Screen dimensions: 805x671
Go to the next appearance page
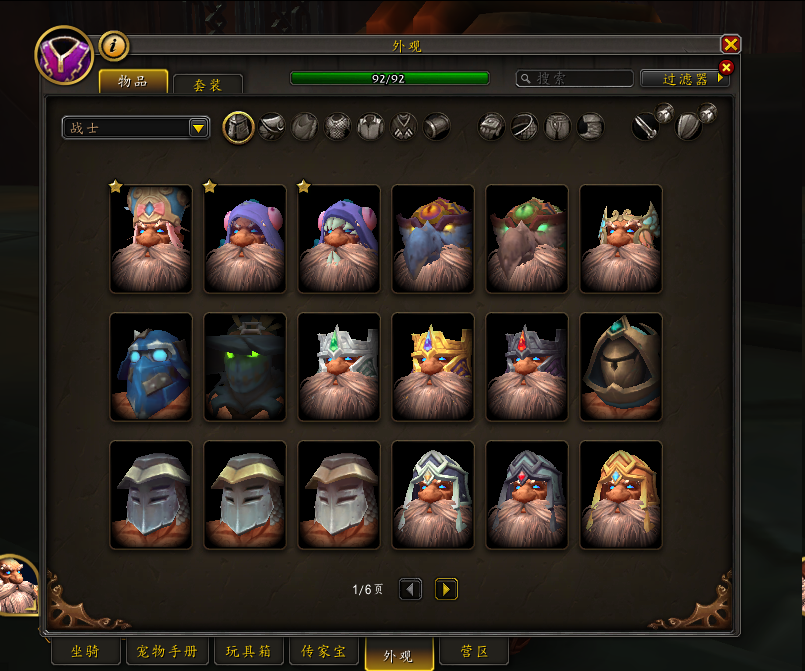pos(447,590)
